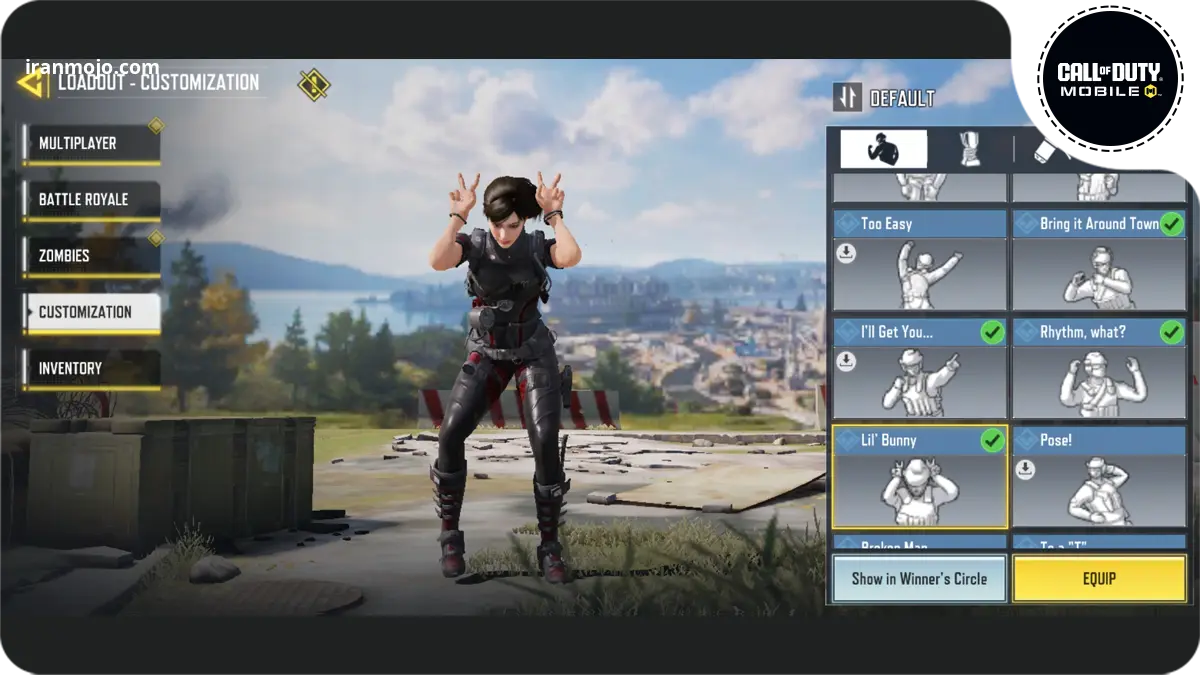The image size is (1200, 675).
Task: Open the Inventory section
Action: 91,368
